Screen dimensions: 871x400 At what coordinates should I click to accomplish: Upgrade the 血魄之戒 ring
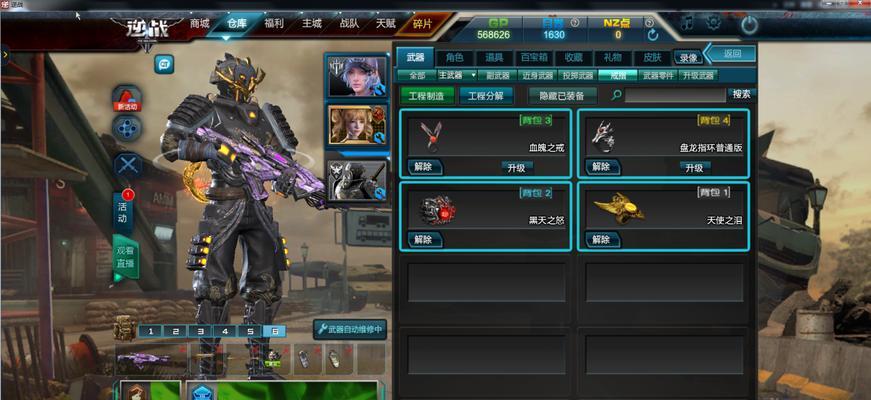(518, 167)
